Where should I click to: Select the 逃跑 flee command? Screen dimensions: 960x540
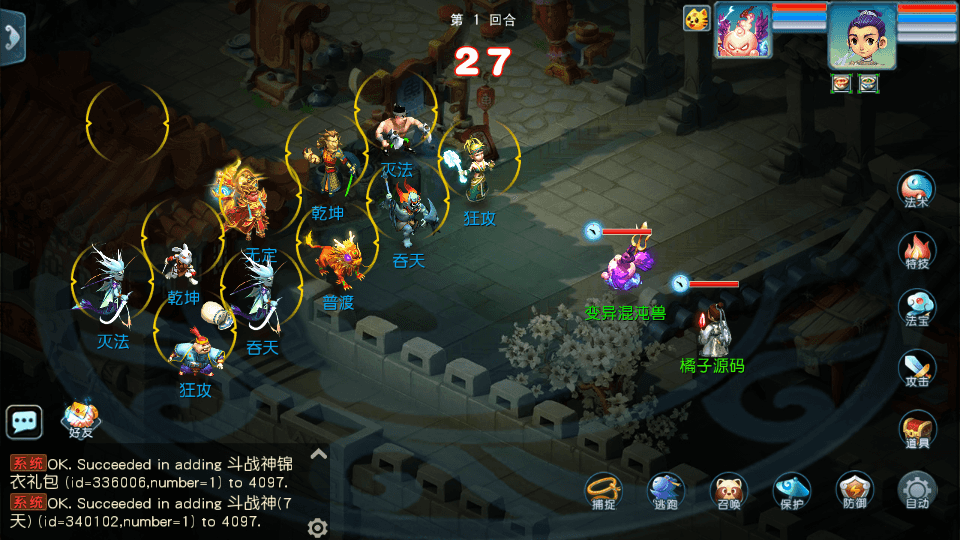(665, 490)
